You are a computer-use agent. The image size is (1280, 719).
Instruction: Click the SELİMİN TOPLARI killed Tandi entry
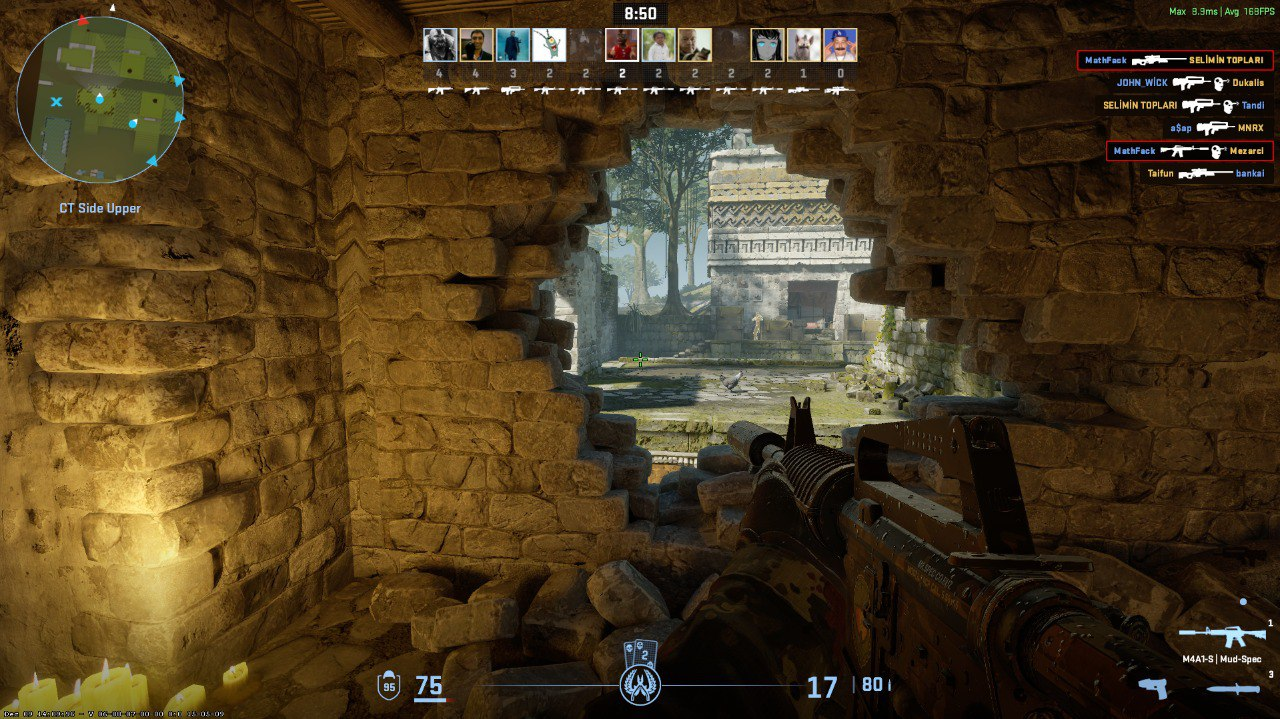point(1183,105)
